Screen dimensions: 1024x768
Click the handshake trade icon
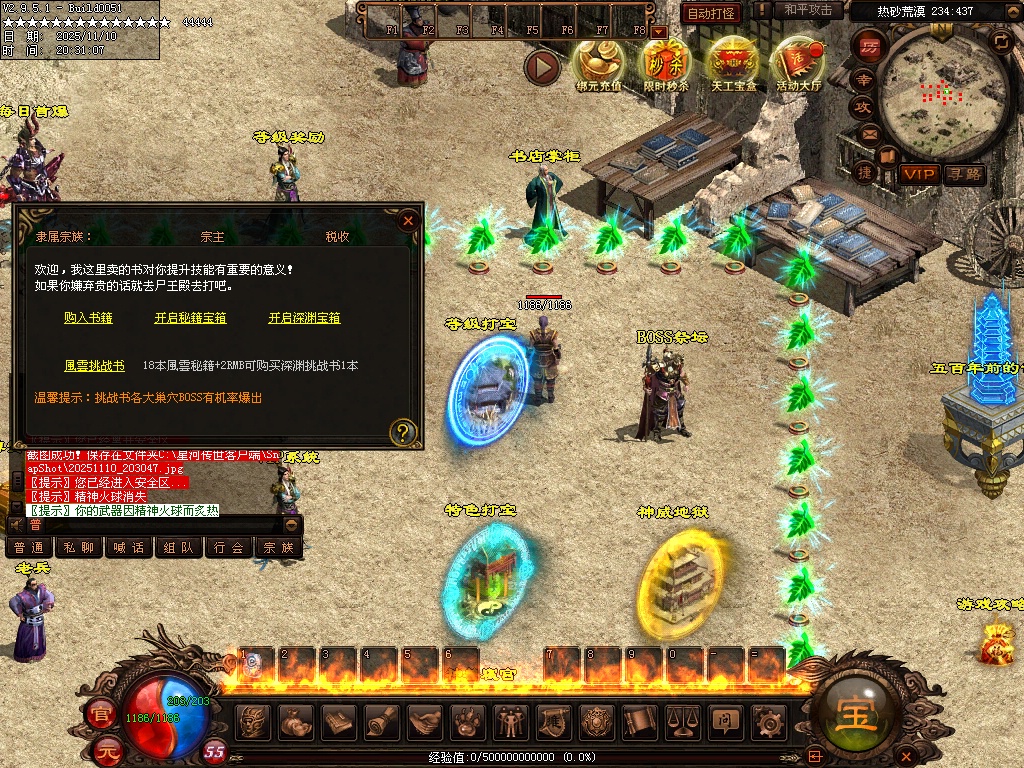pyautogui.click(x=425, y=719)
